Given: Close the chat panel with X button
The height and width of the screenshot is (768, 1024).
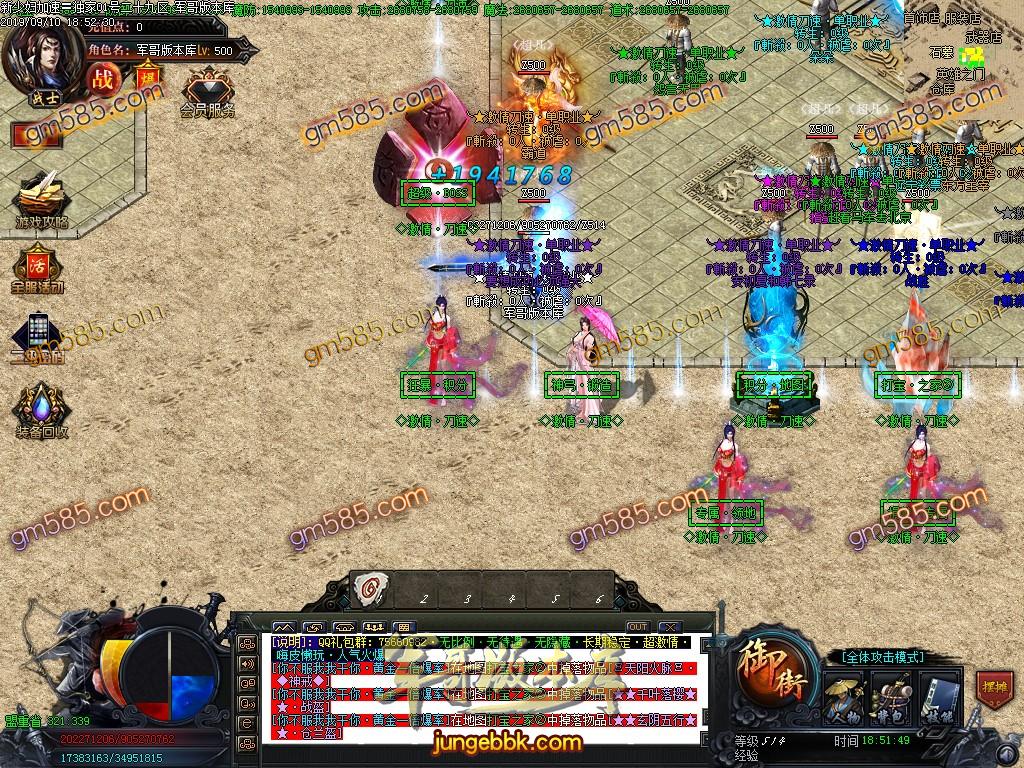Looking at the screenshot, I should tap(669, 627).
